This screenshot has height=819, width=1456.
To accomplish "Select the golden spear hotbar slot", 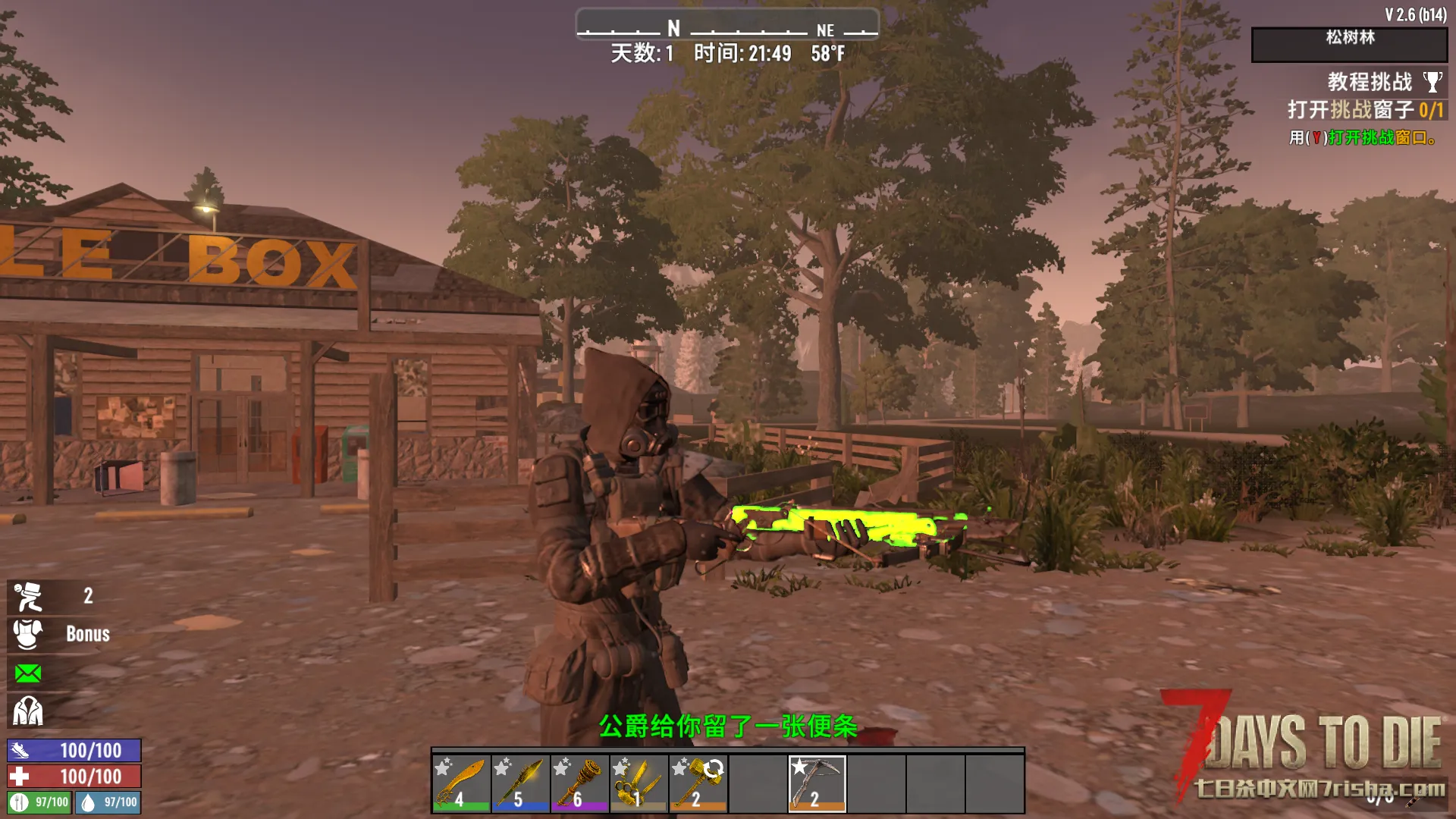I will (x=520, y=783).
